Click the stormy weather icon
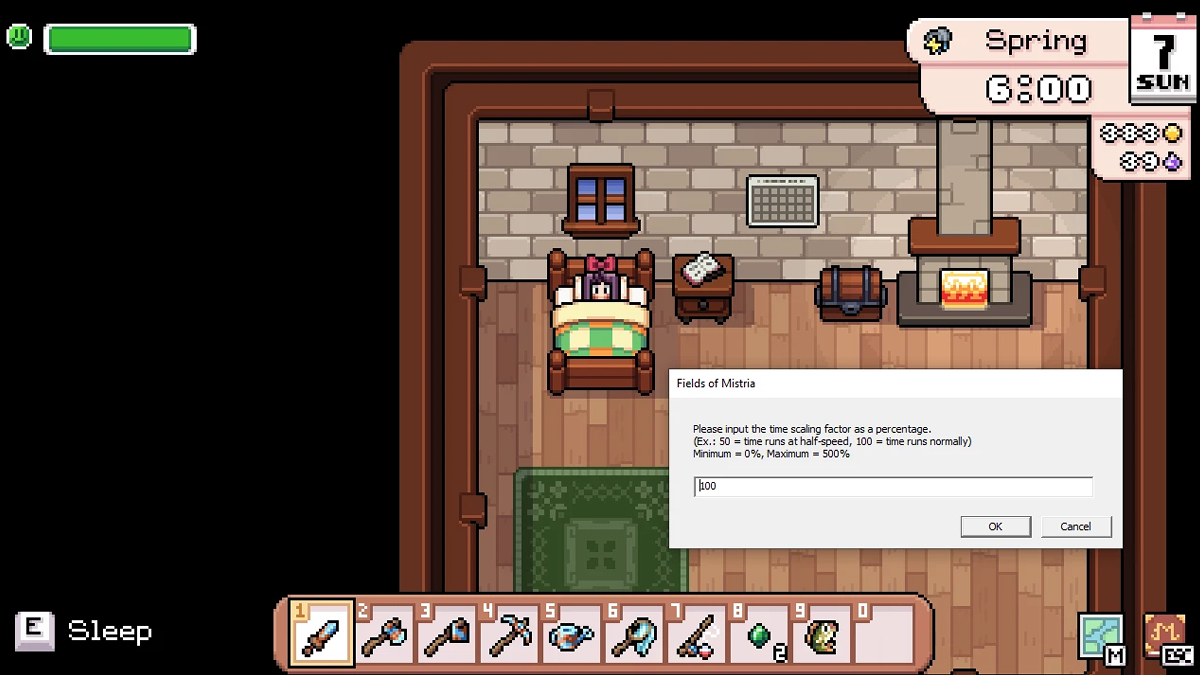 click(938, 41)
